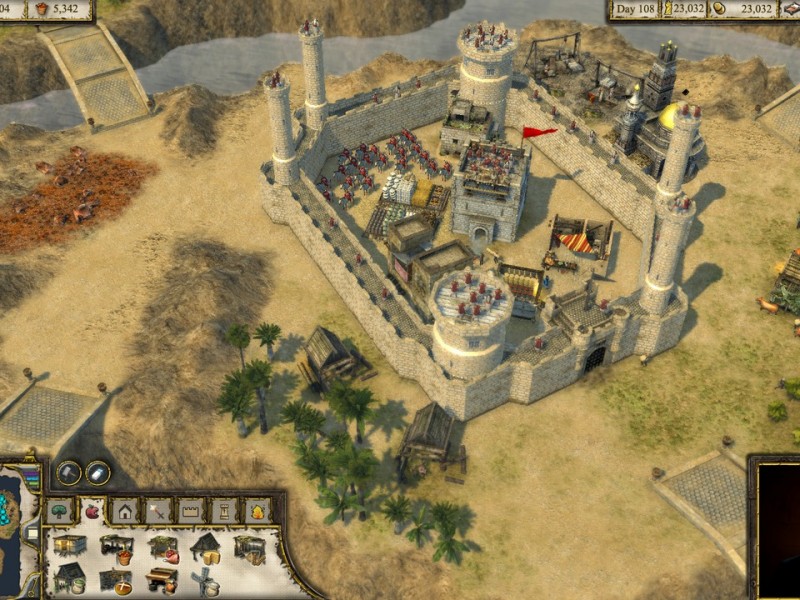Select the wheat farm building
The width and height of the screenshot is (800, 600).
coord(249,548)
